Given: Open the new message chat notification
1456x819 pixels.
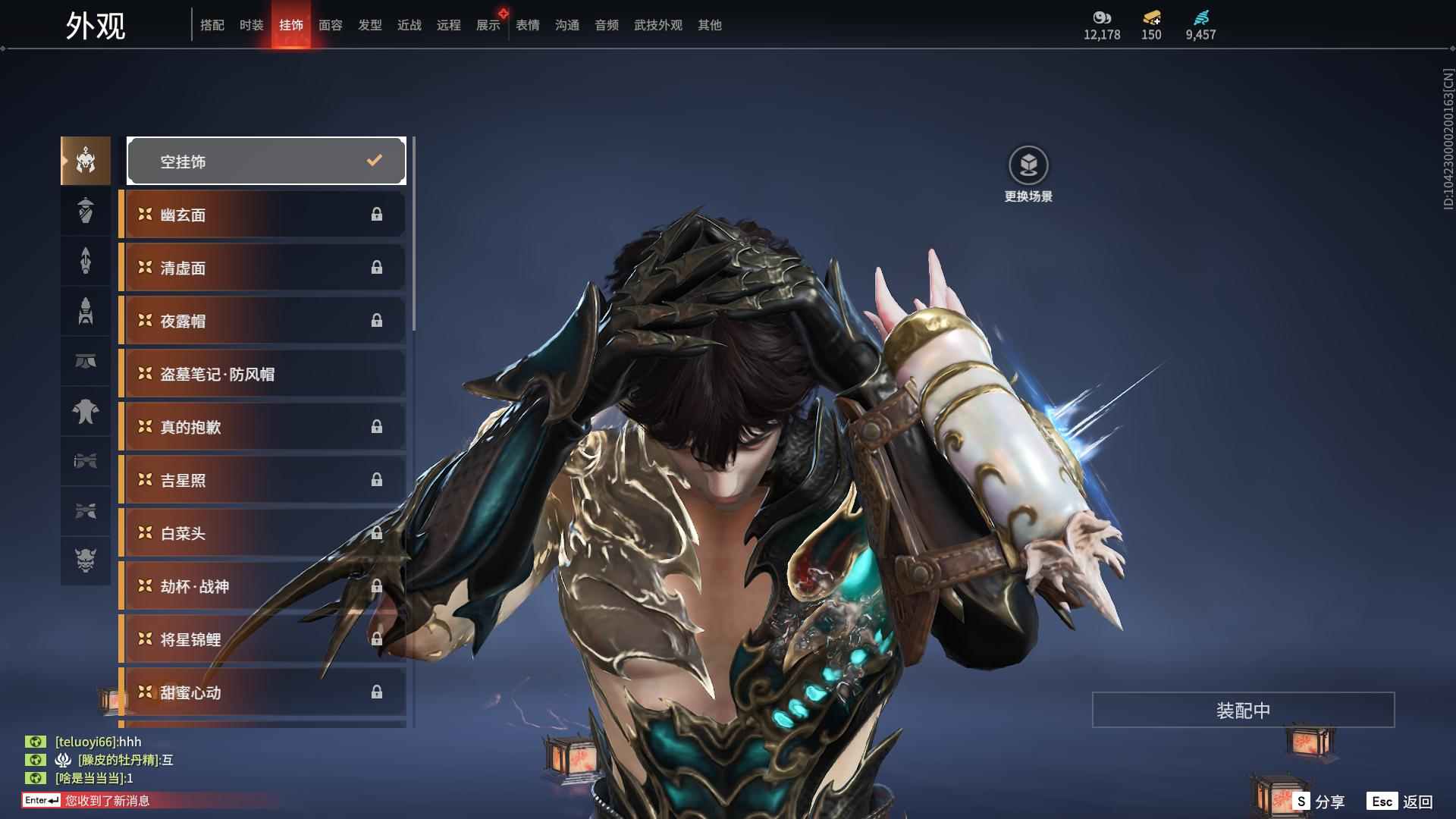Looking at the screenshot, I should [106, 800].
